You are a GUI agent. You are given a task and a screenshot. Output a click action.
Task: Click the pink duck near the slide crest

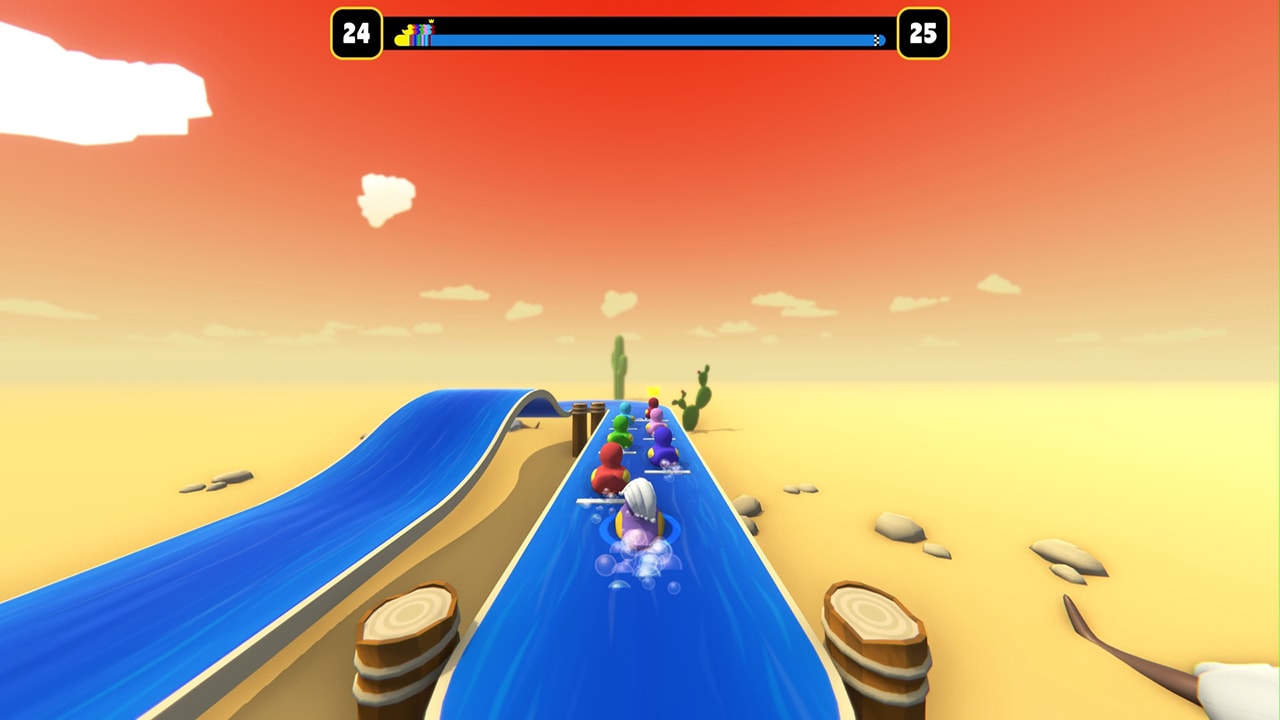click(x=656, y=422)
